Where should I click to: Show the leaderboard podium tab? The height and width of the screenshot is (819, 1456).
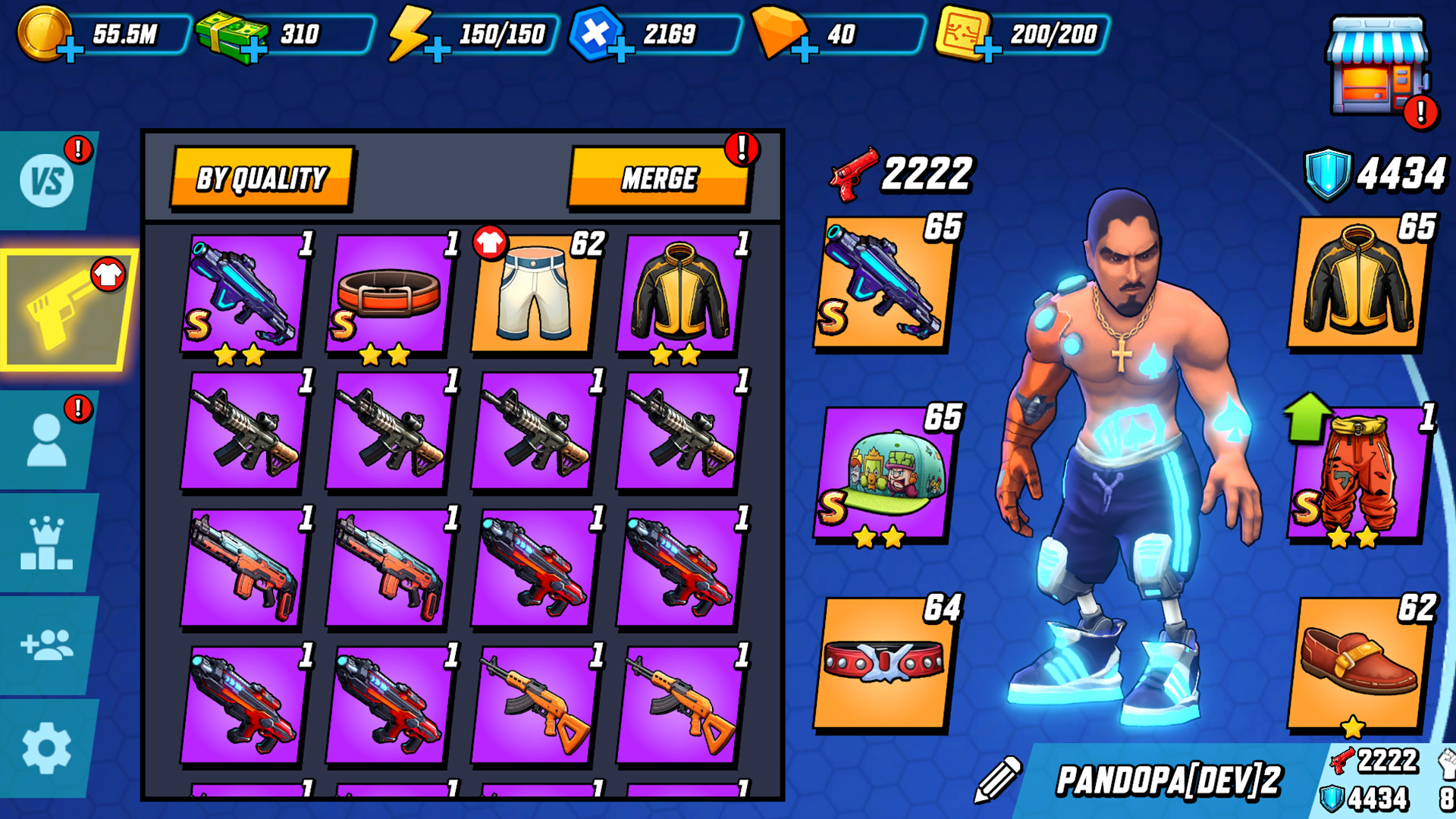click(47, 544)
